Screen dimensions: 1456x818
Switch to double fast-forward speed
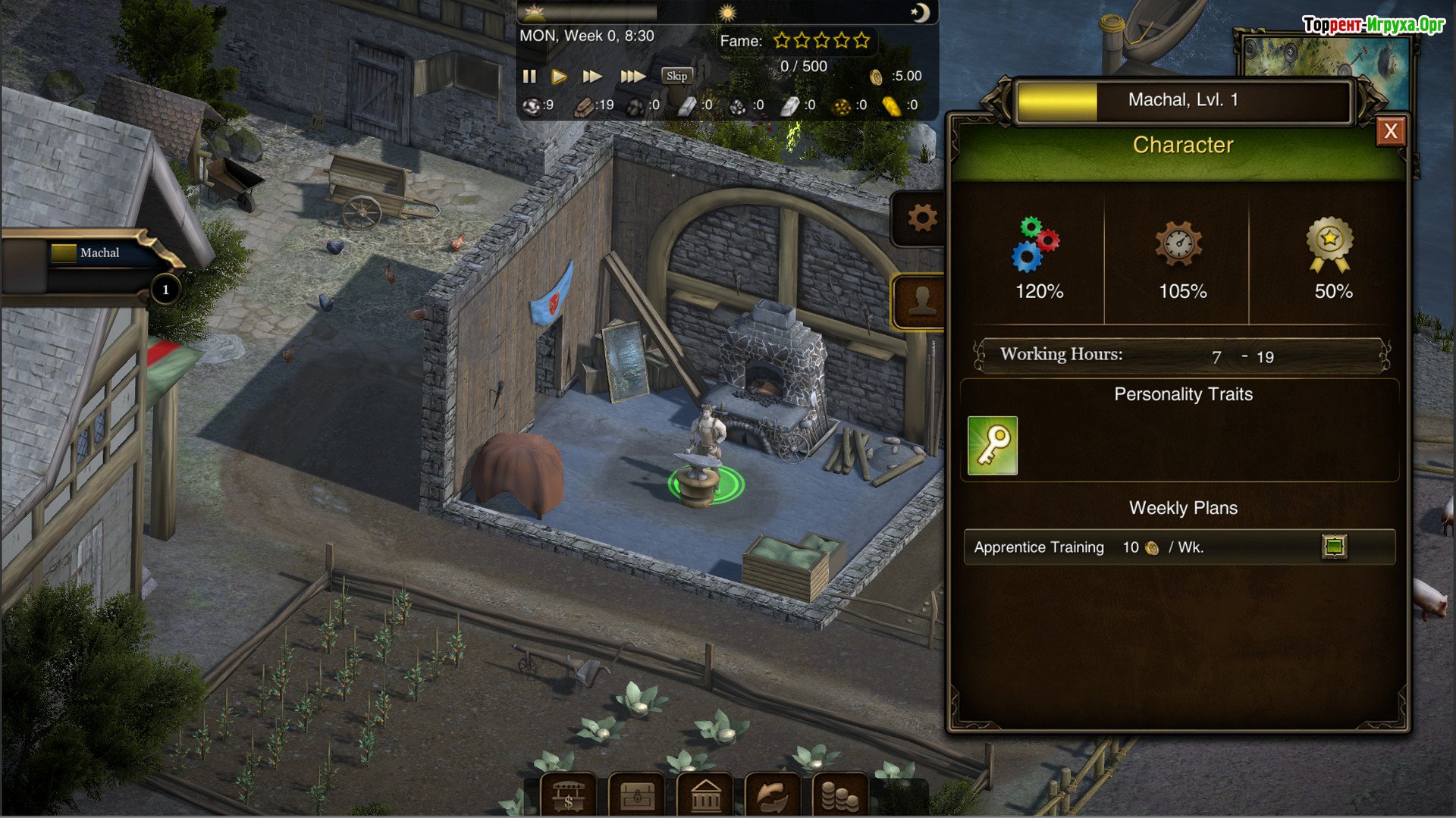click(x=592, y=76)
